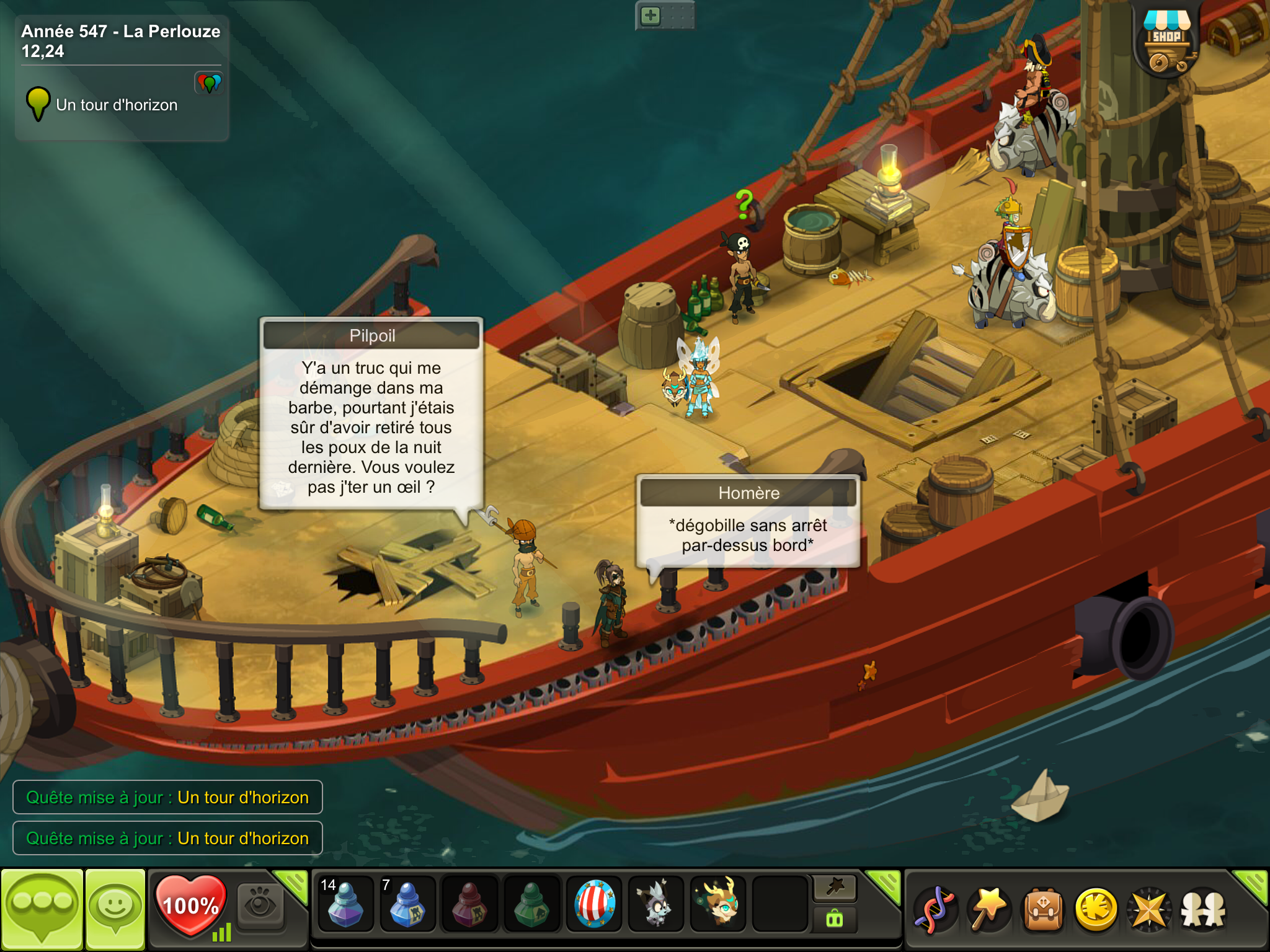Switch shortcut bar to green bag items tab
The width and height of the screenshot is (1270, 952).
(835, 919)
